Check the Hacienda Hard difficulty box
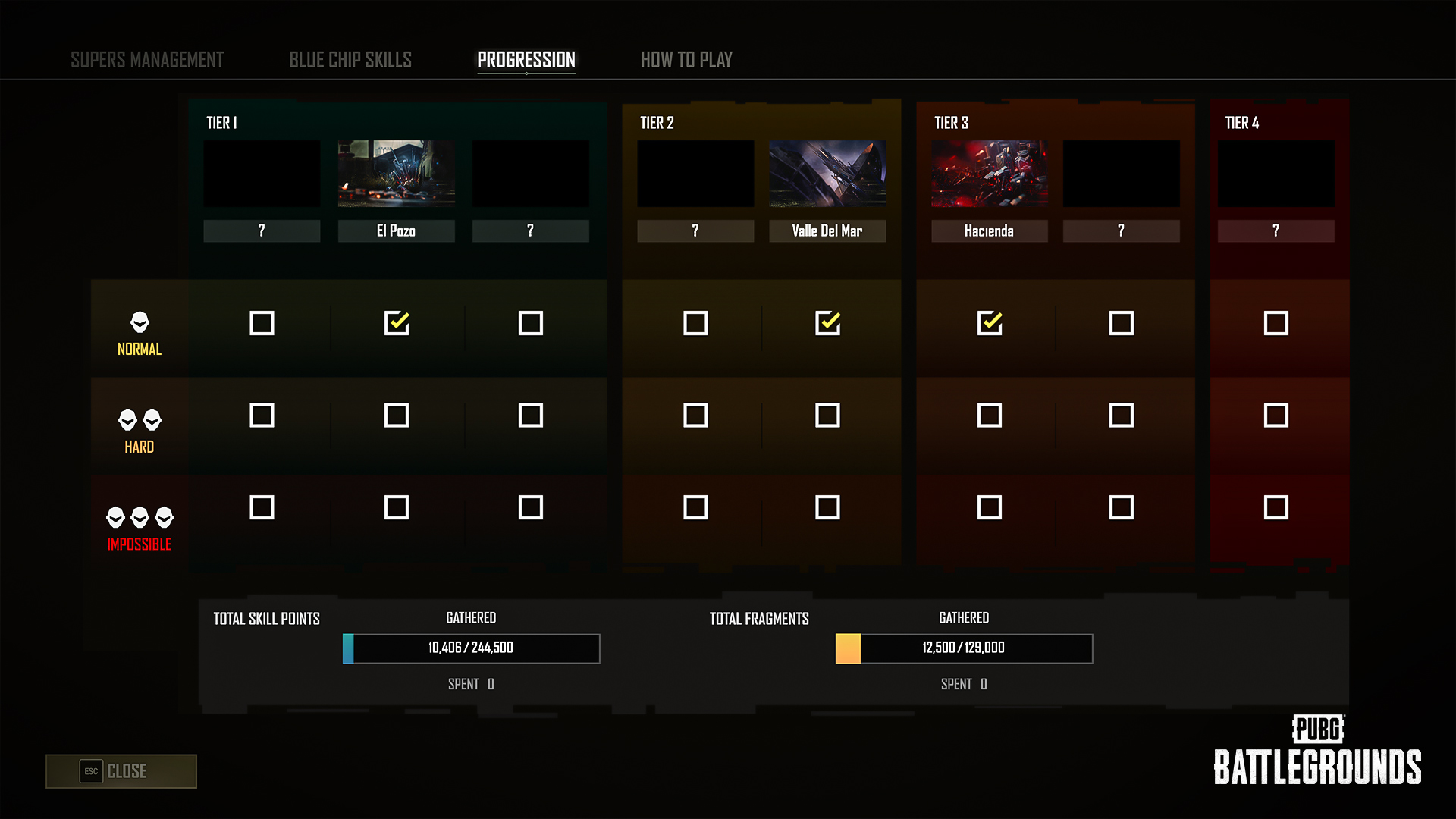 pyautogui.click(x=990, y=416)
